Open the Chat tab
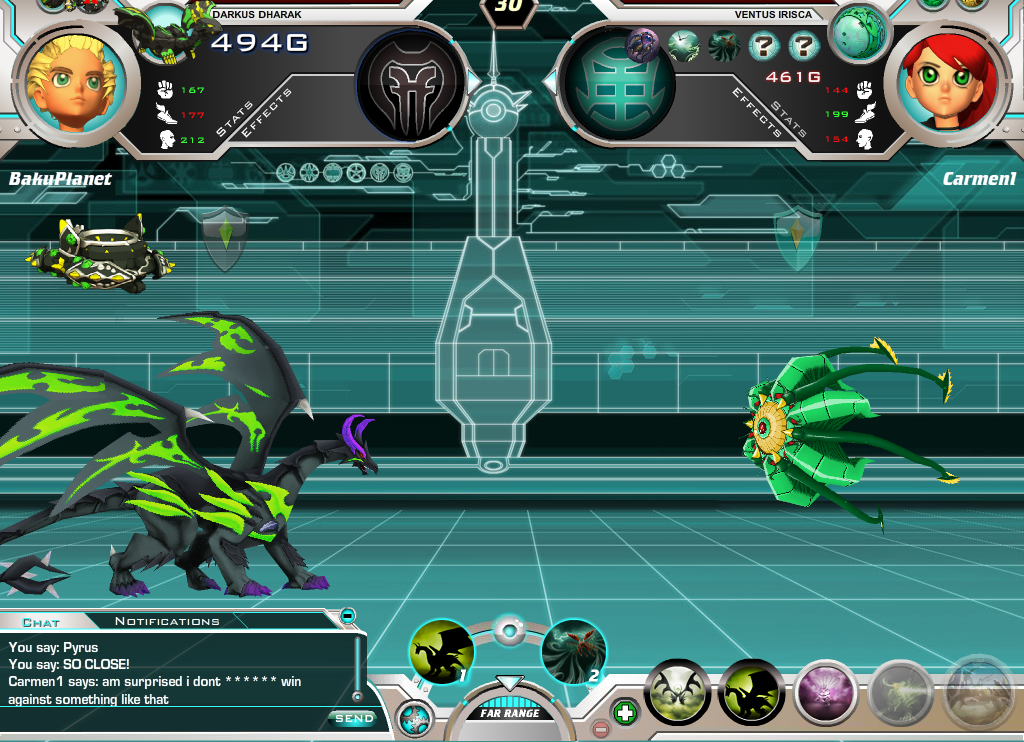Viewport: 1024px width, 742px height. [41, 622]
